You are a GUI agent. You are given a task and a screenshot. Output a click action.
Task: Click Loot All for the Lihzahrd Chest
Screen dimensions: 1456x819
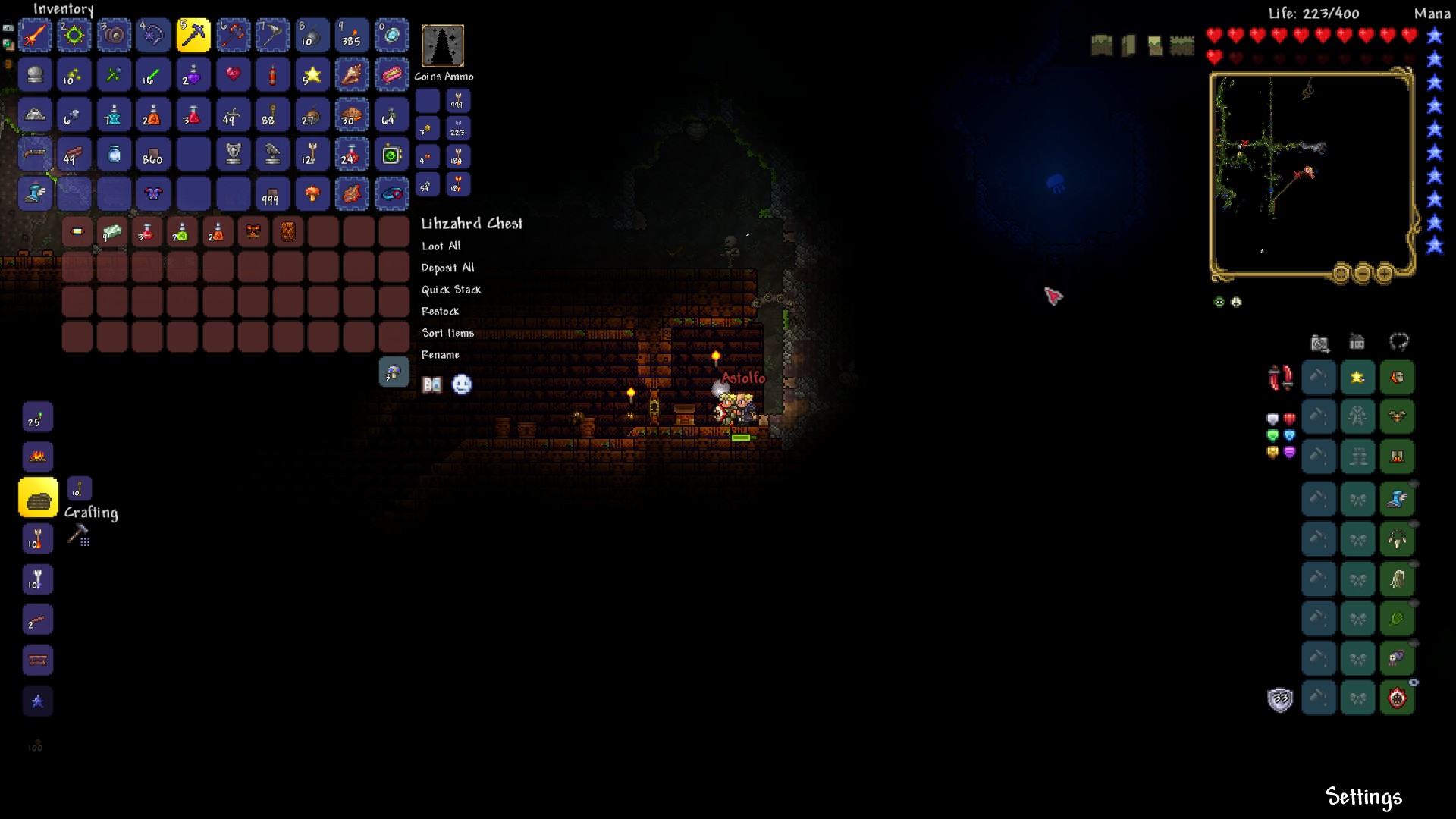tap(441, 246)
